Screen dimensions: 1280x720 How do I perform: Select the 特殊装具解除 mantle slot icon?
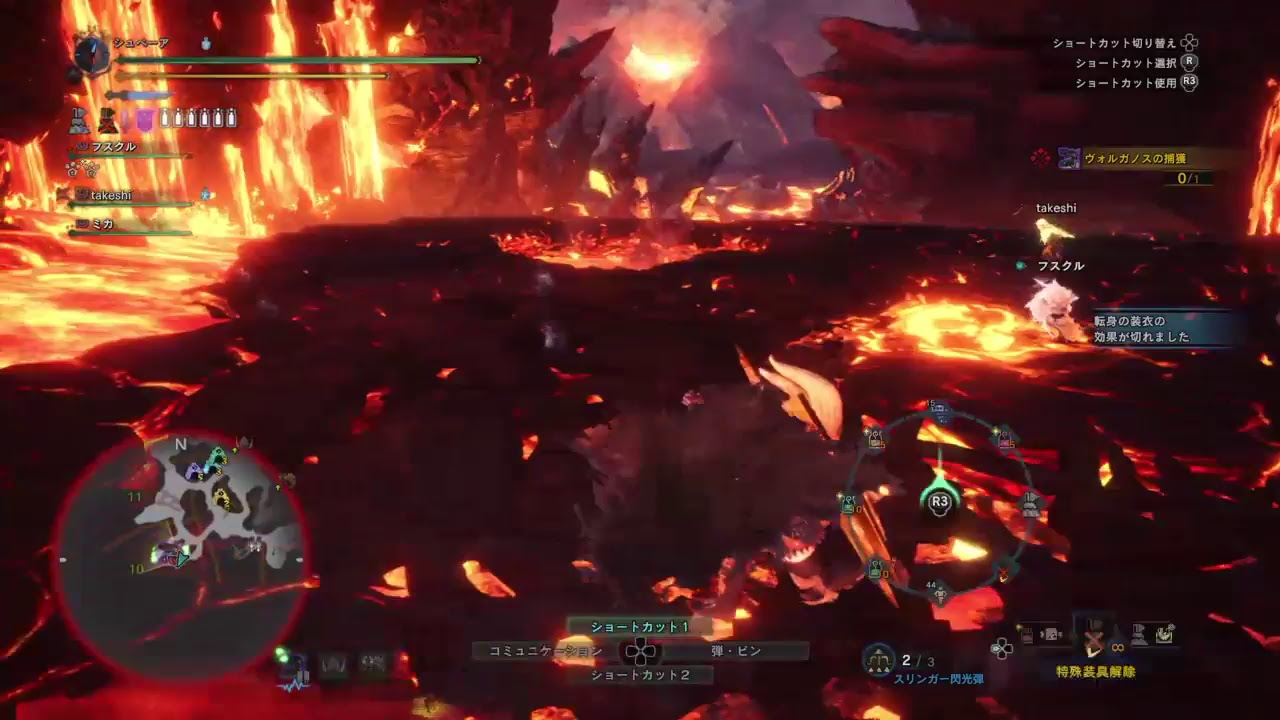[x=1092, y=638]
